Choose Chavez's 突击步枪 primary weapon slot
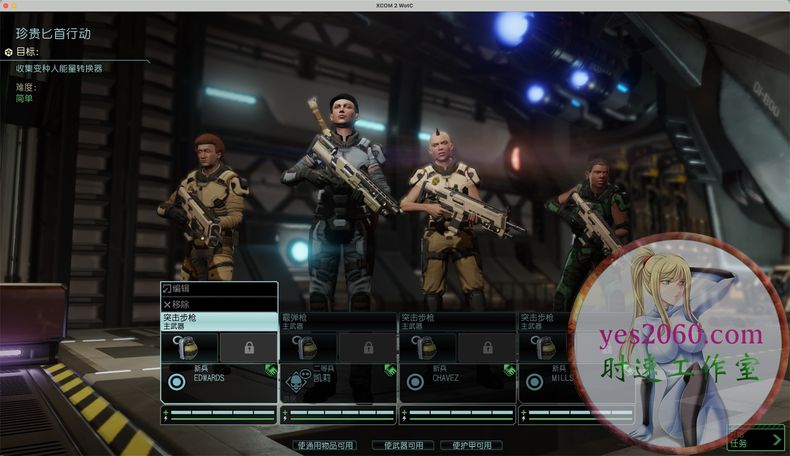Viewport: 790px width, 456px height. click(457, 321)
